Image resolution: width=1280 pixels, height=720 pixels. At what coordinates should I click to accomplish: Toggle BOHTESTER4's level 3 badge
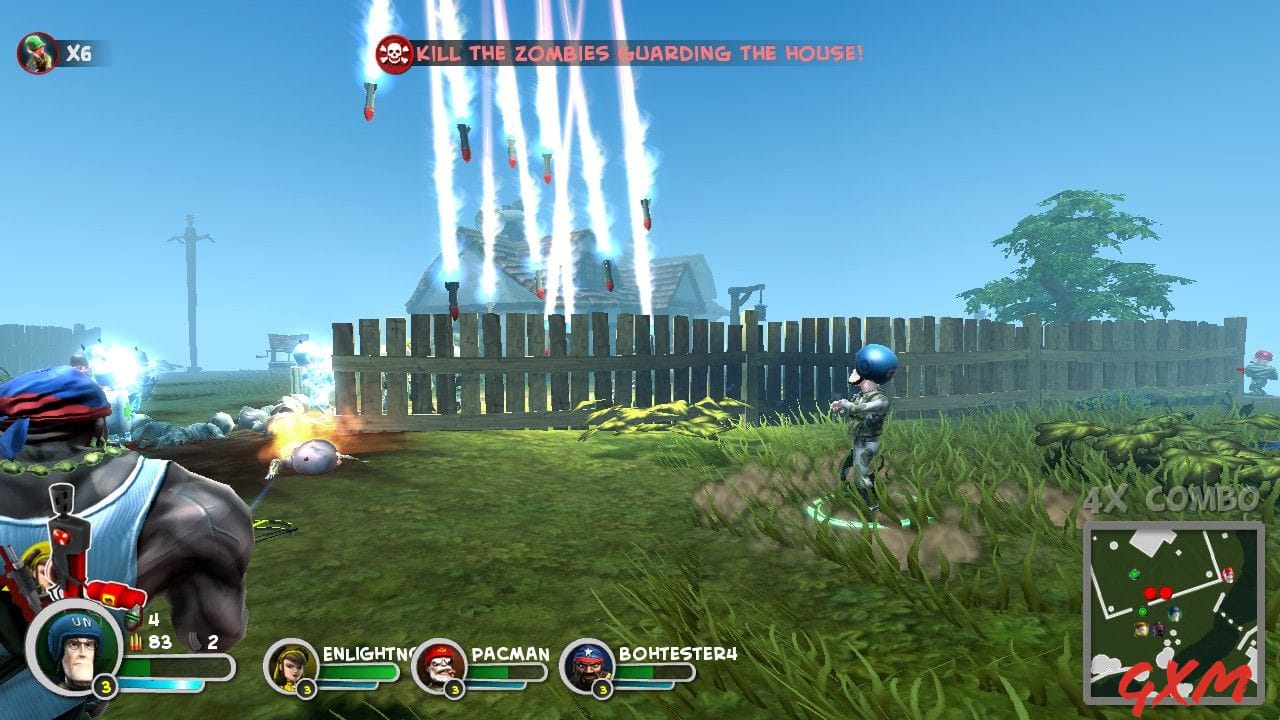603,690
